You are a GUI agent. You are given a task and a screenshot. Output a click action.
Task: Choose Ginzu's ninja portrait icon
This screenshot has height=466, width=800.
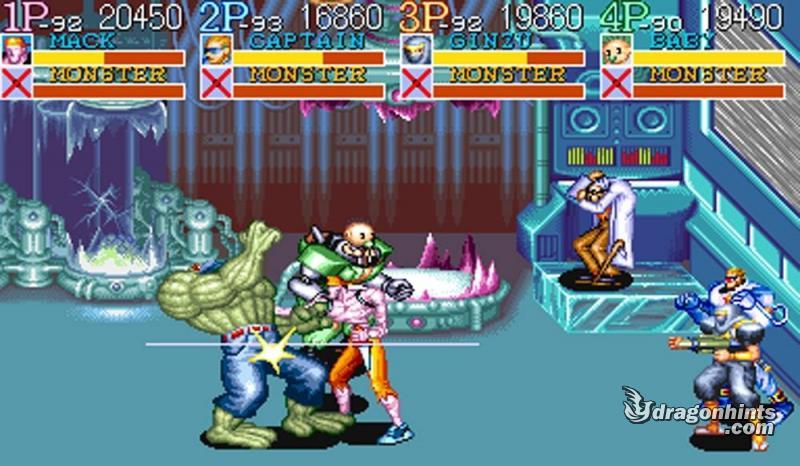(x=416, y=50)
